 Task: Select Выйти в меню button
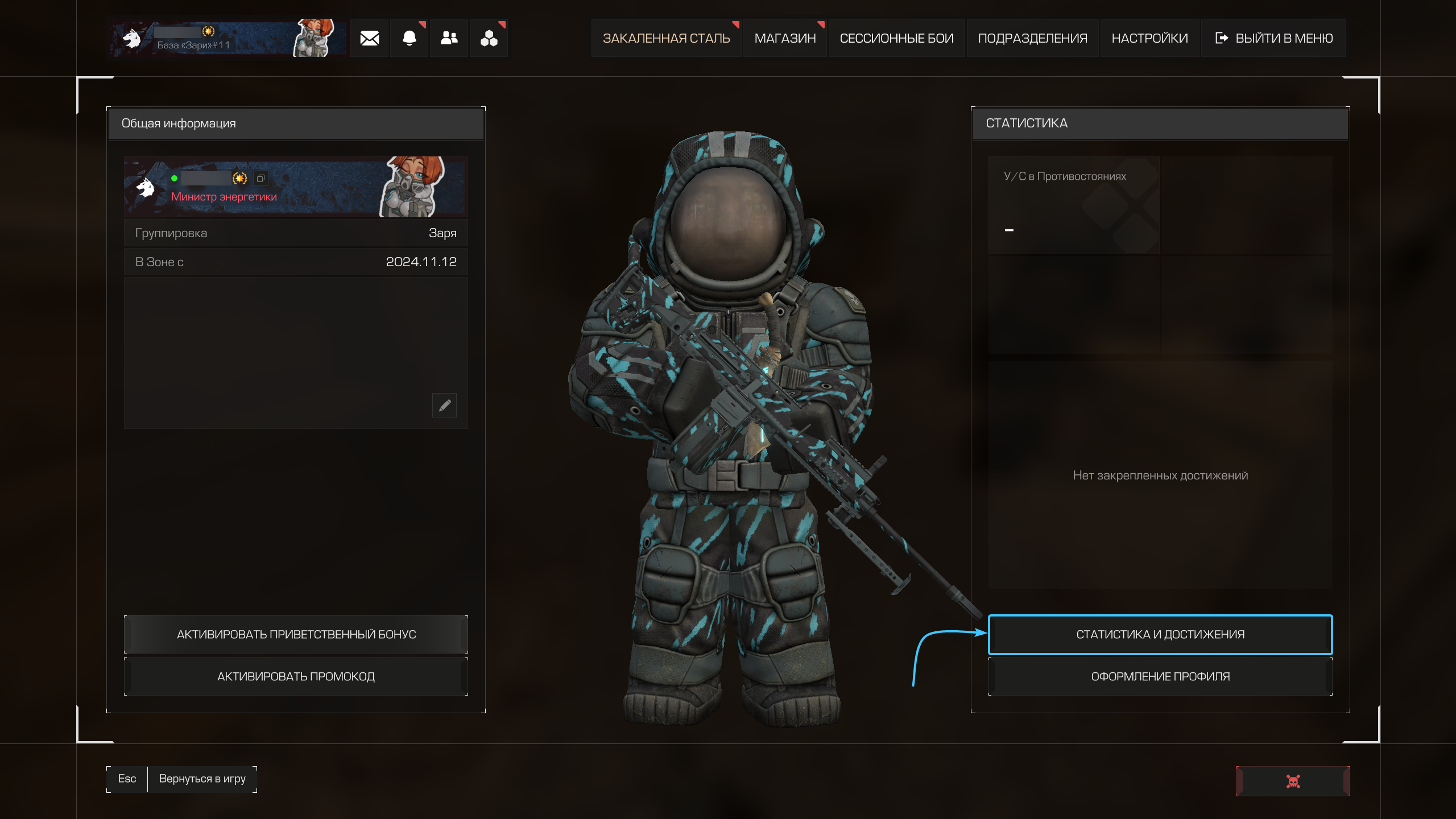tap(1274, 38)
